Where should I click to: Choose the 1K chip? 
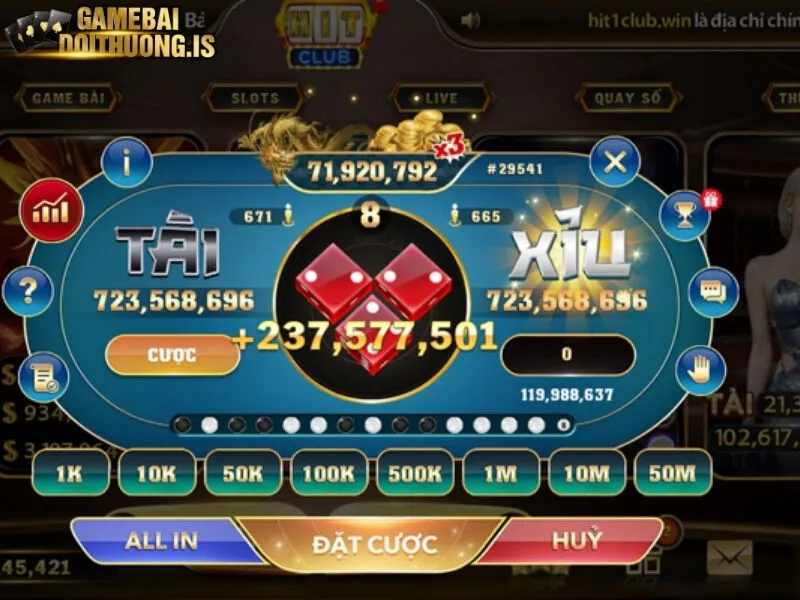70,472
